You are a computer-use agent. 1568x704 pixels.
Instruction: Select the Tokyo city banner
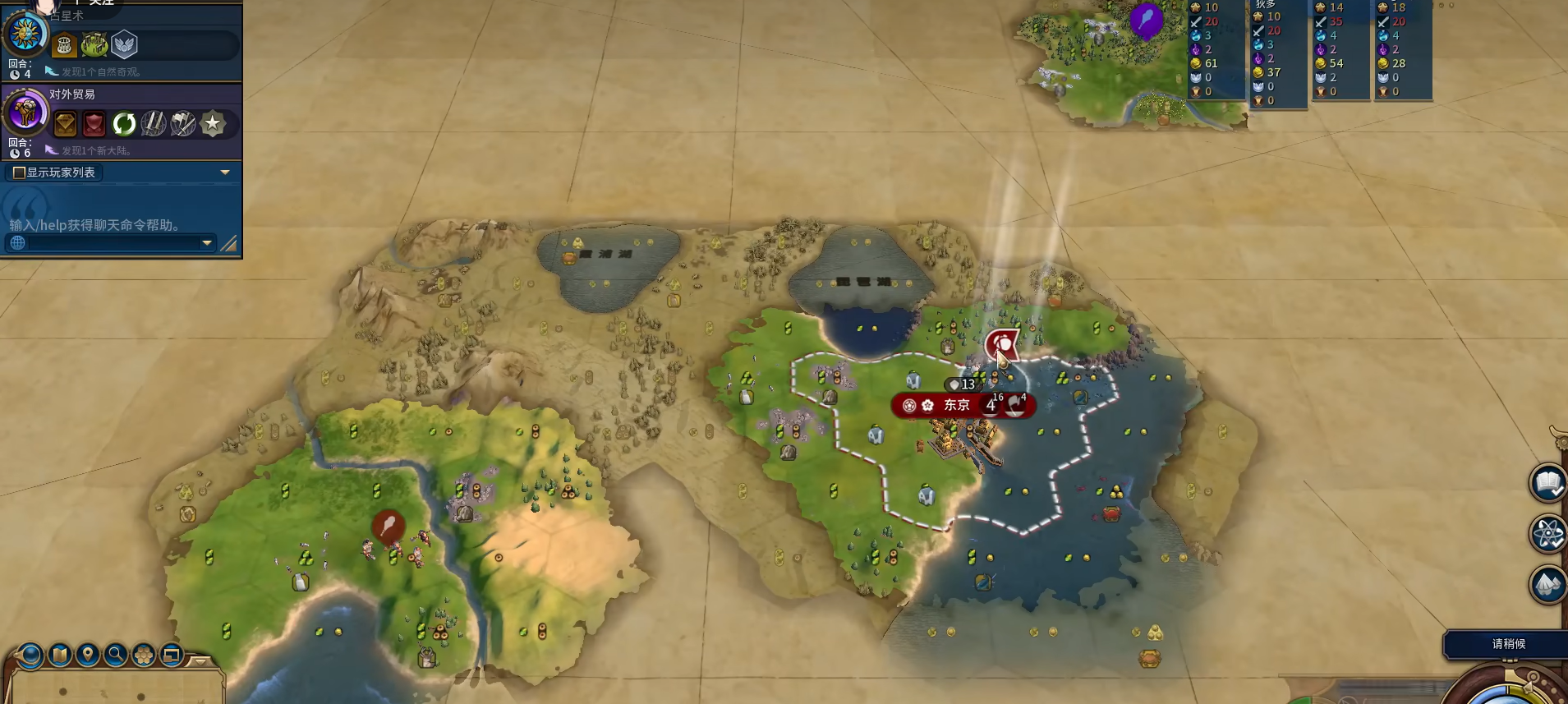(x=957, y=405)
